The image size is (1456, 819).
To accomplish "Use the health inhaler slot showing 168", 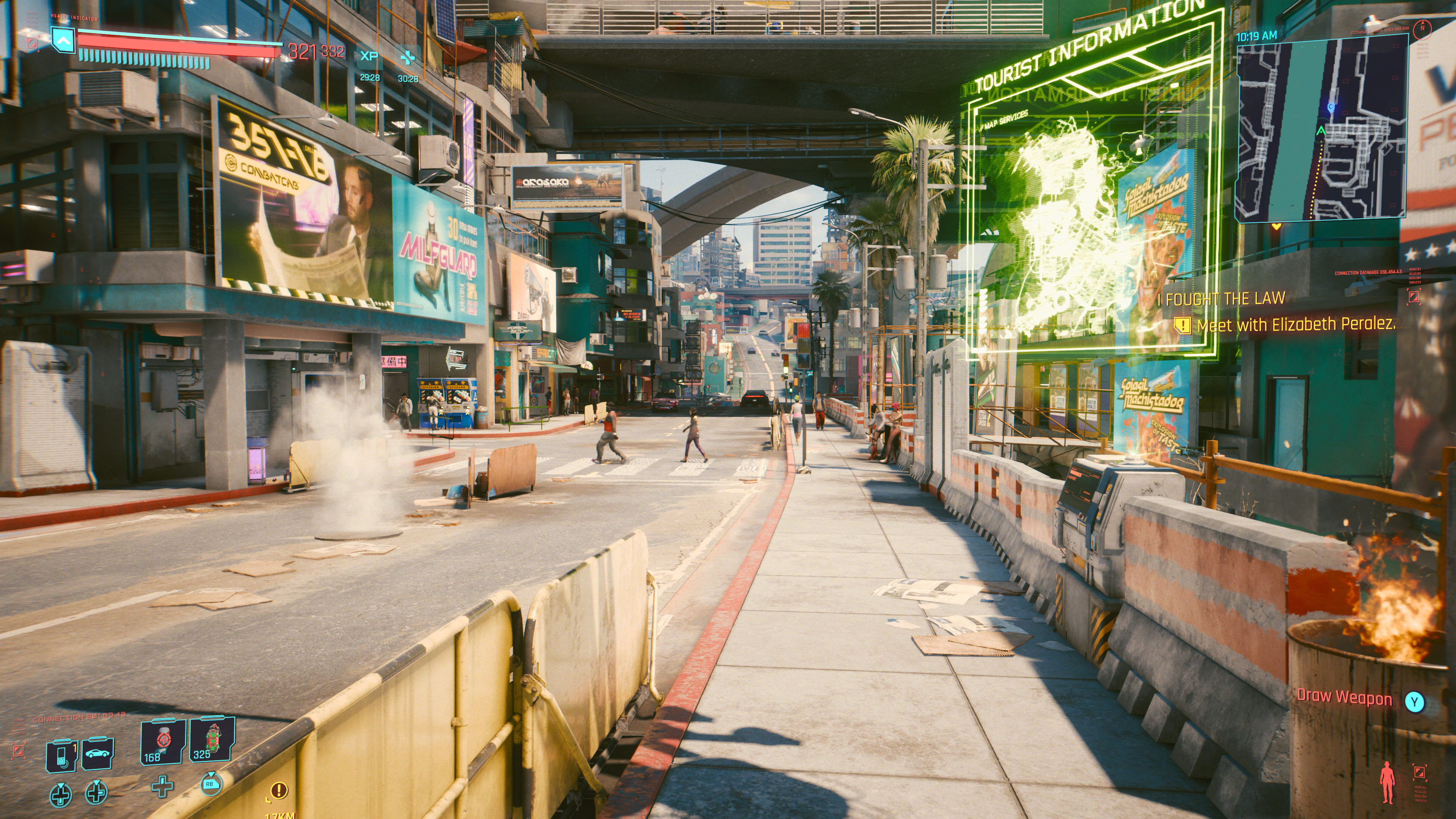I will [162, 742].
